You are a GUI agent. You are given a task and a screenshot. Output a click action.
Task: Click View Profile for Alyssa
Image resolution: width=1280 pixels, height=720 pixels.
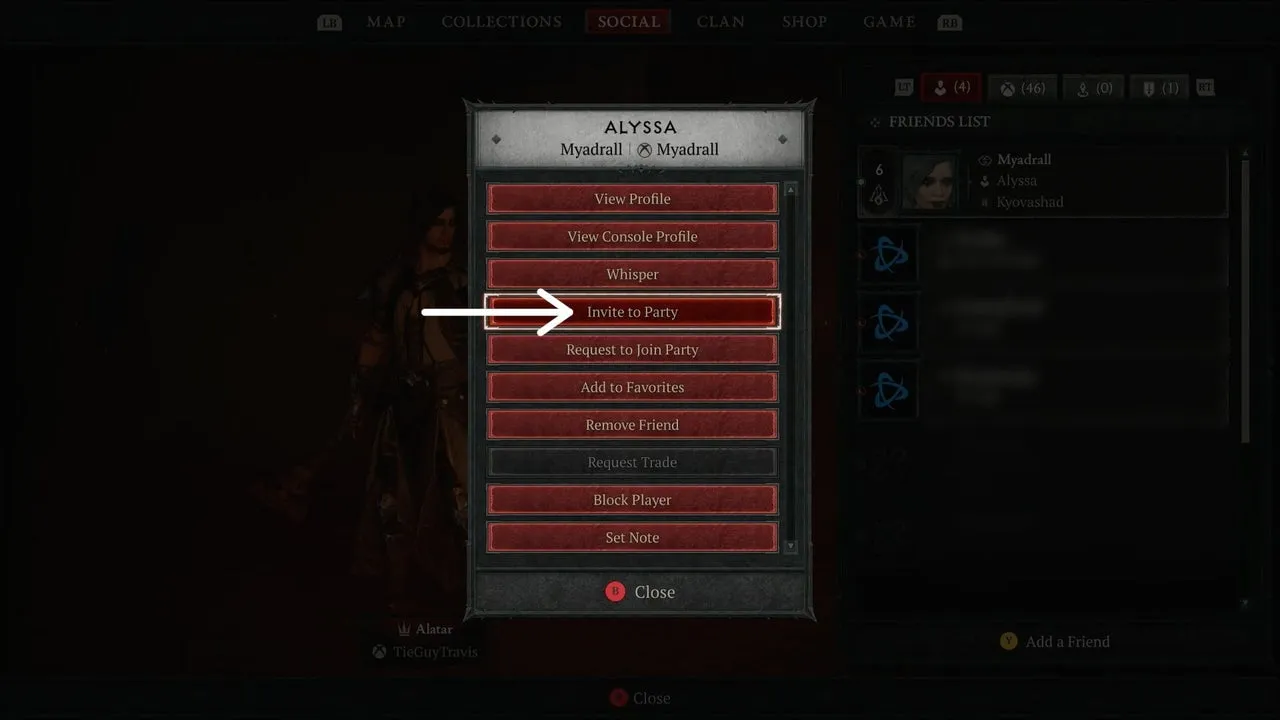click(631, 198)
